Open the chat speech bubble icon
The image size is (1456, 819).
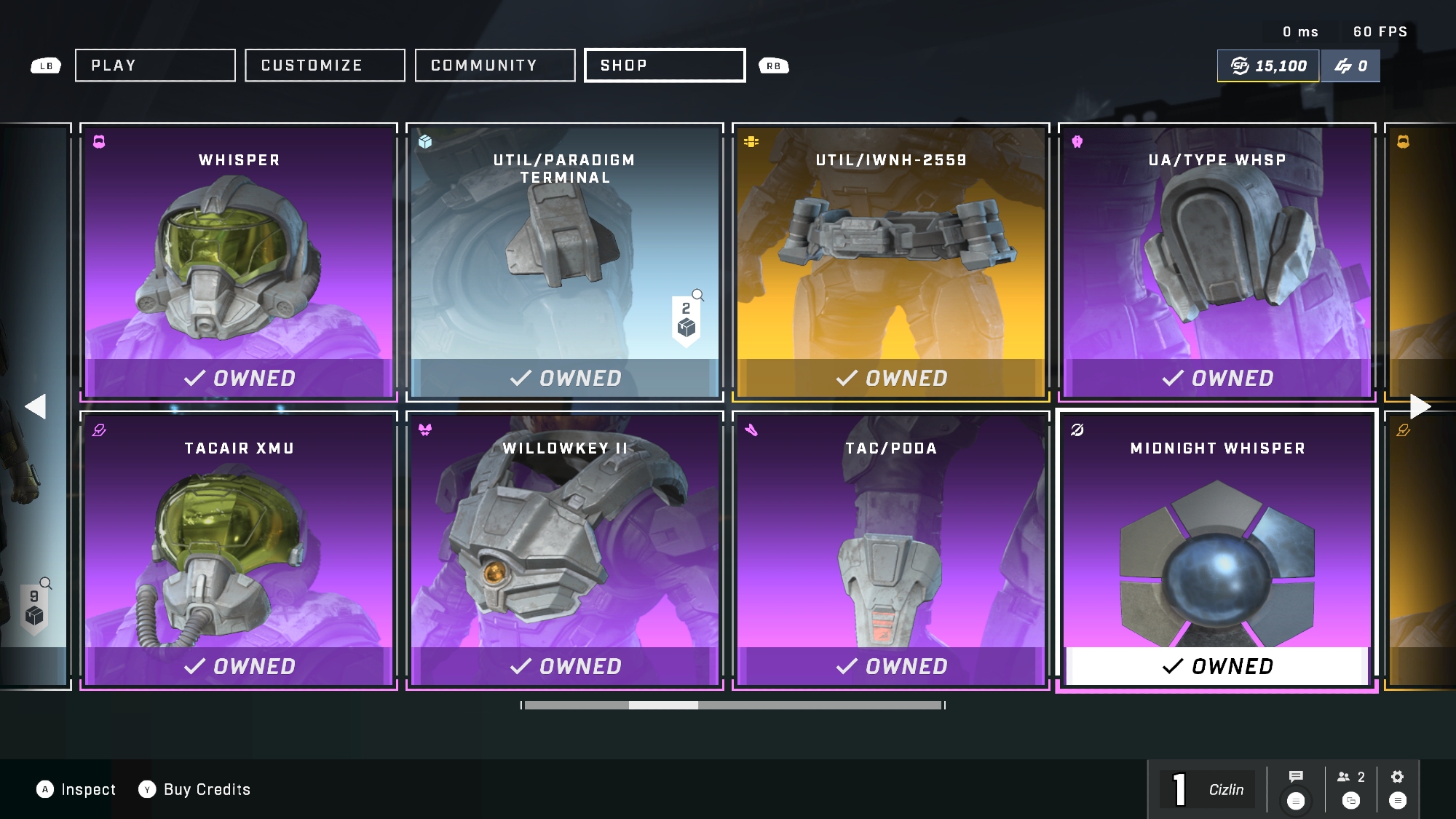tap(1296, 777)
